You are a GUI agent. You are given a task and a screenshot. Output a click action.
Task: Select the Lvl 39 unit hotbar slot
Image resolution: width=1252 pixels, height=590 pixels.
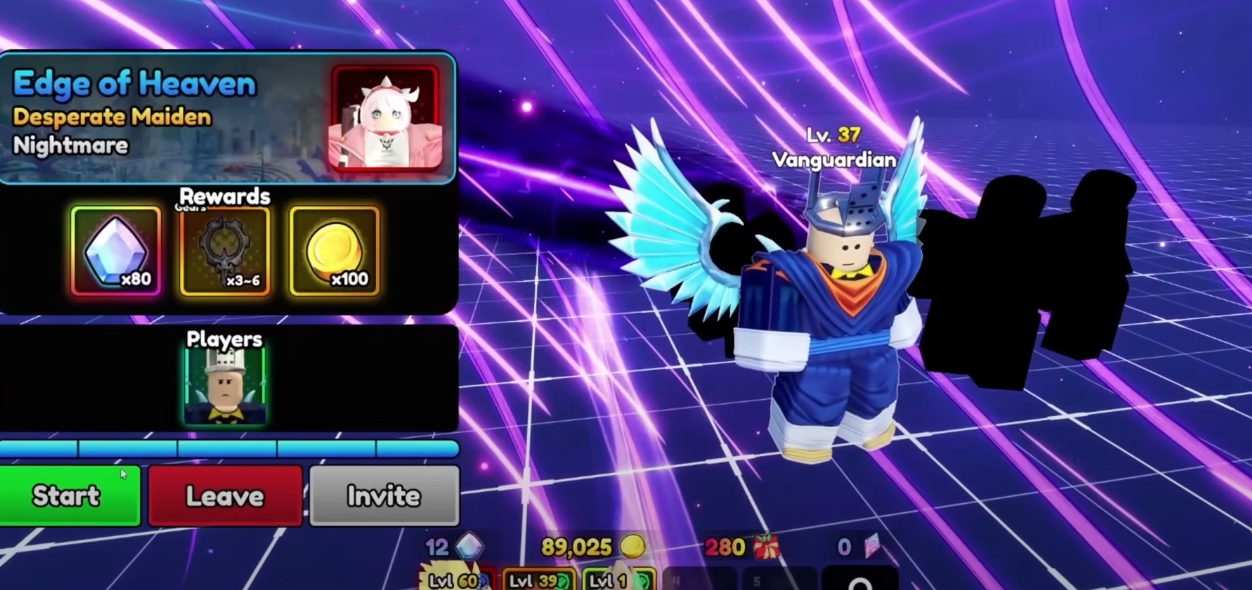pyautogui.click(x=537, y=579)
